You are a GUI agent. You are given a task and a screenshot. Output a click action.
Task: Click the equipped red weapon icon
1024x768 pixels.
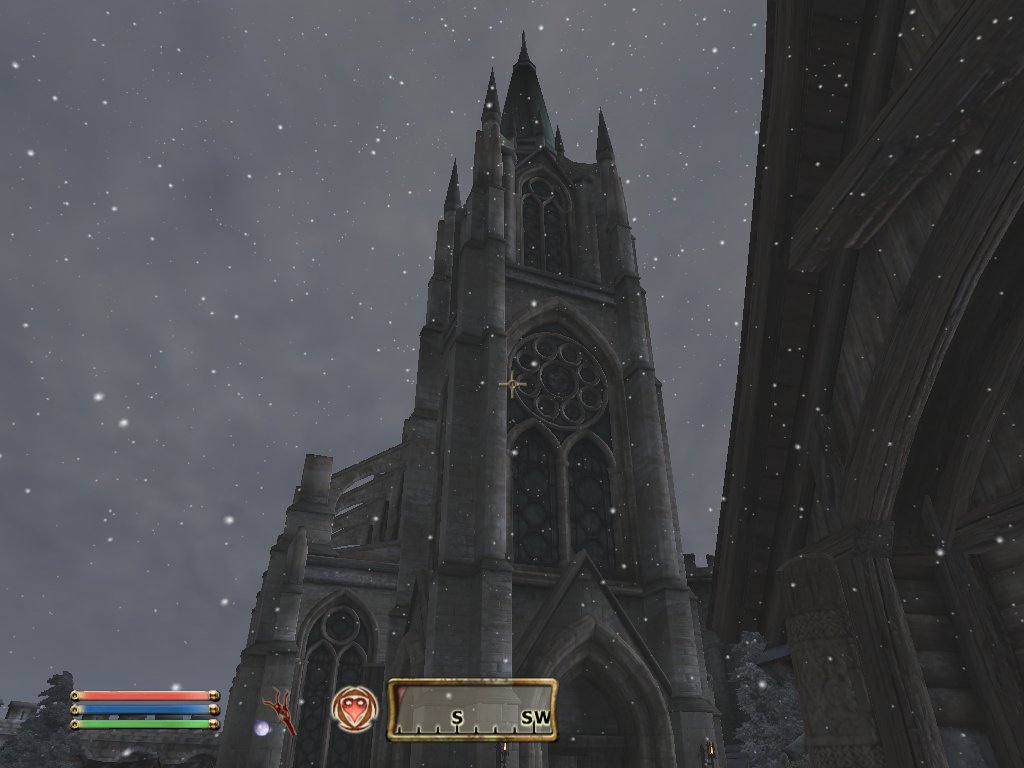pyautogui.click(x=280, y=709)
